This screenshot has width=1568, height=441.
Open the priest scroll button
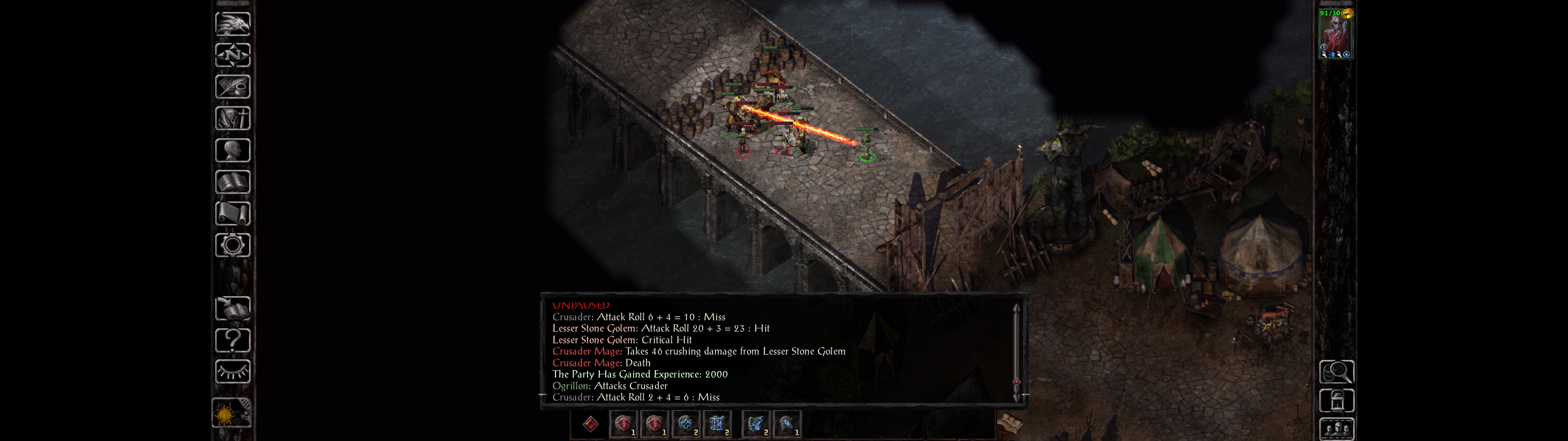pos(232,213)
